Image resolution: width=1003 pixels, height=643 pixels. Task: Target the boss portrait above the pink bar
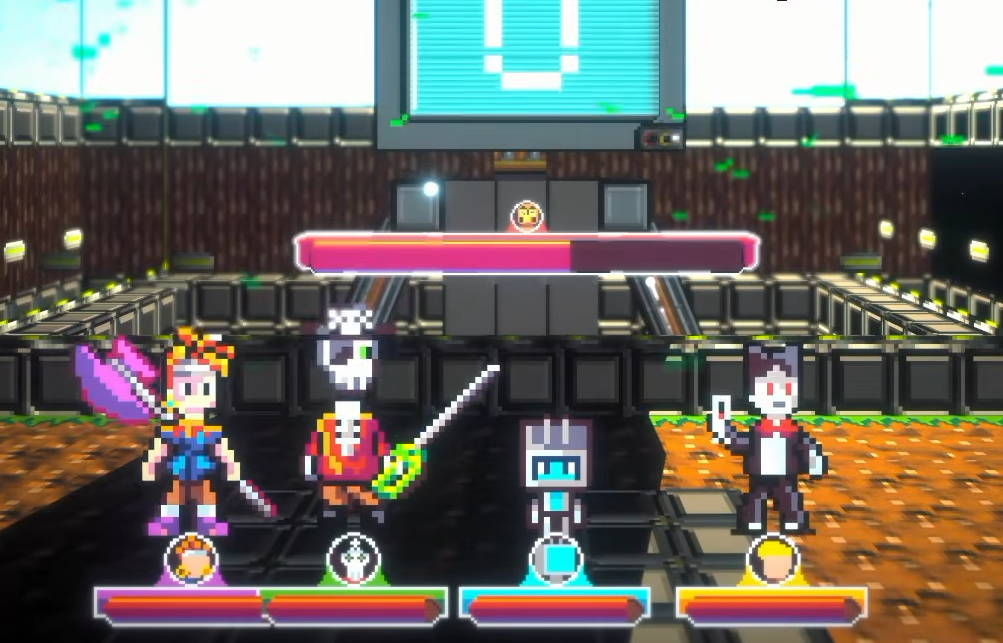pyautogui.click(x=526, y=216)
